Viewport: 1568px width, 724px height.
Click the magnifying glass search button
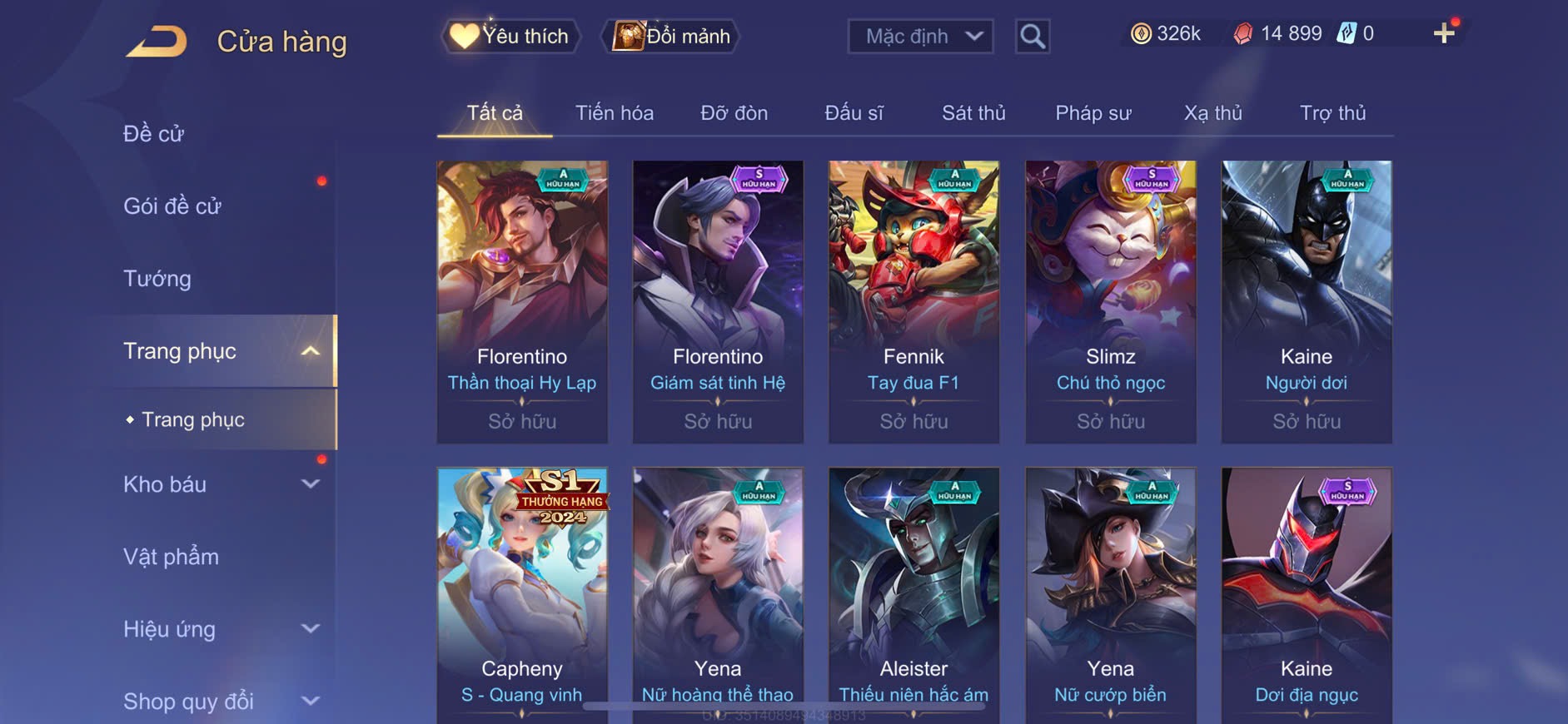[1032, 36]
